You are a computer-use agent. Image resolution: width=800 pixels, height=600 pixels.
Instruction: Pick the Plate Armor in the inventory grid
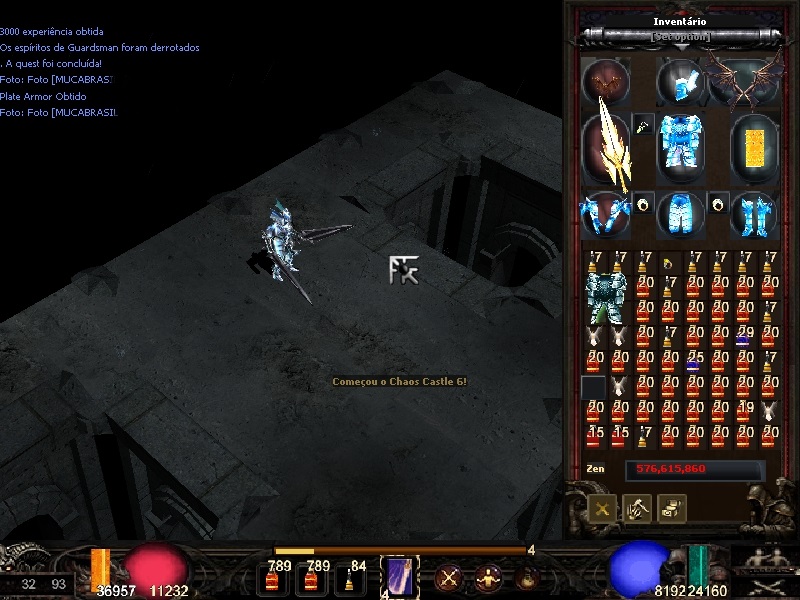click(606, 297)
